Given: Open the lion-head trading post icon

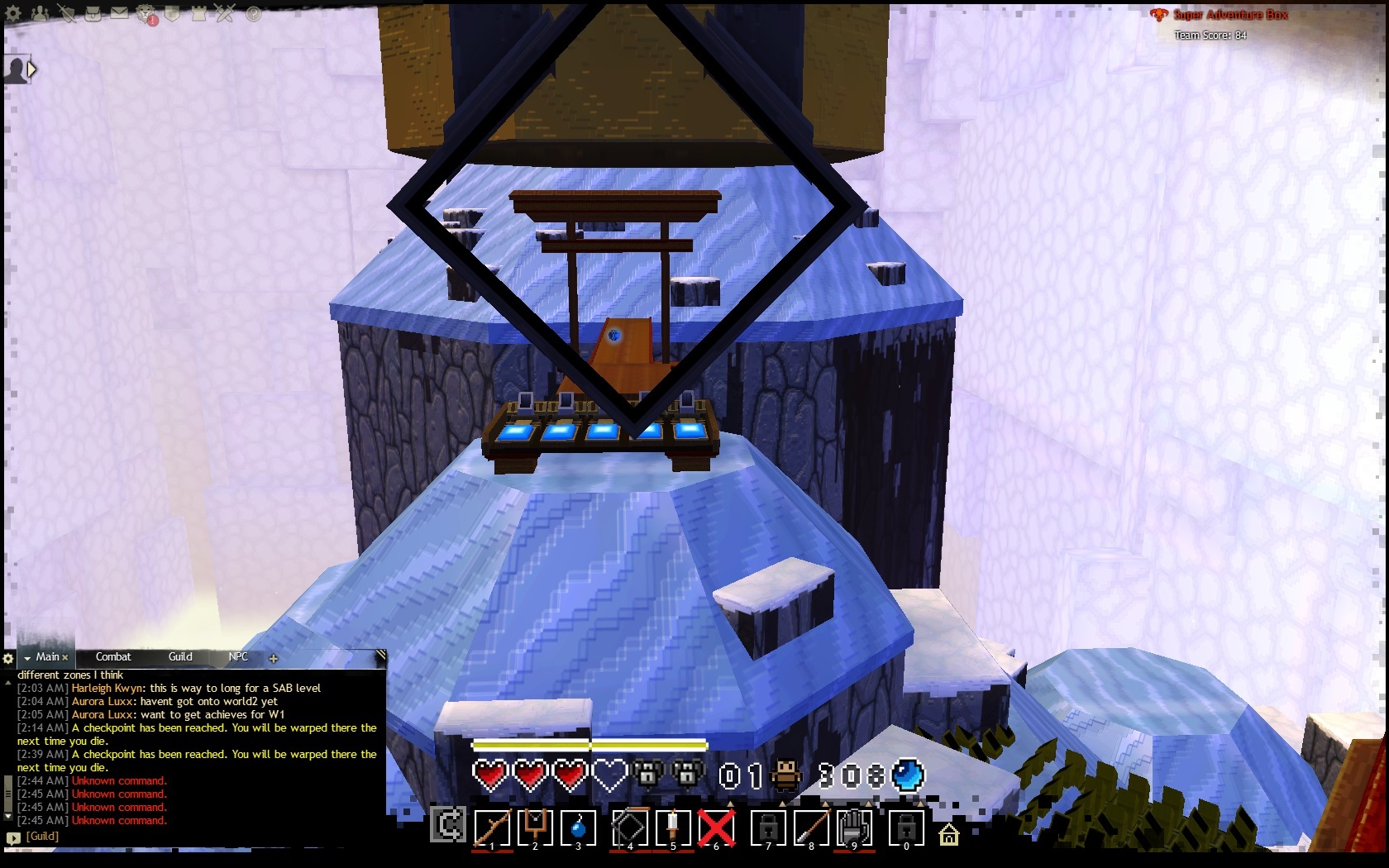Looking at the screenshot, I should click(146, 13).
